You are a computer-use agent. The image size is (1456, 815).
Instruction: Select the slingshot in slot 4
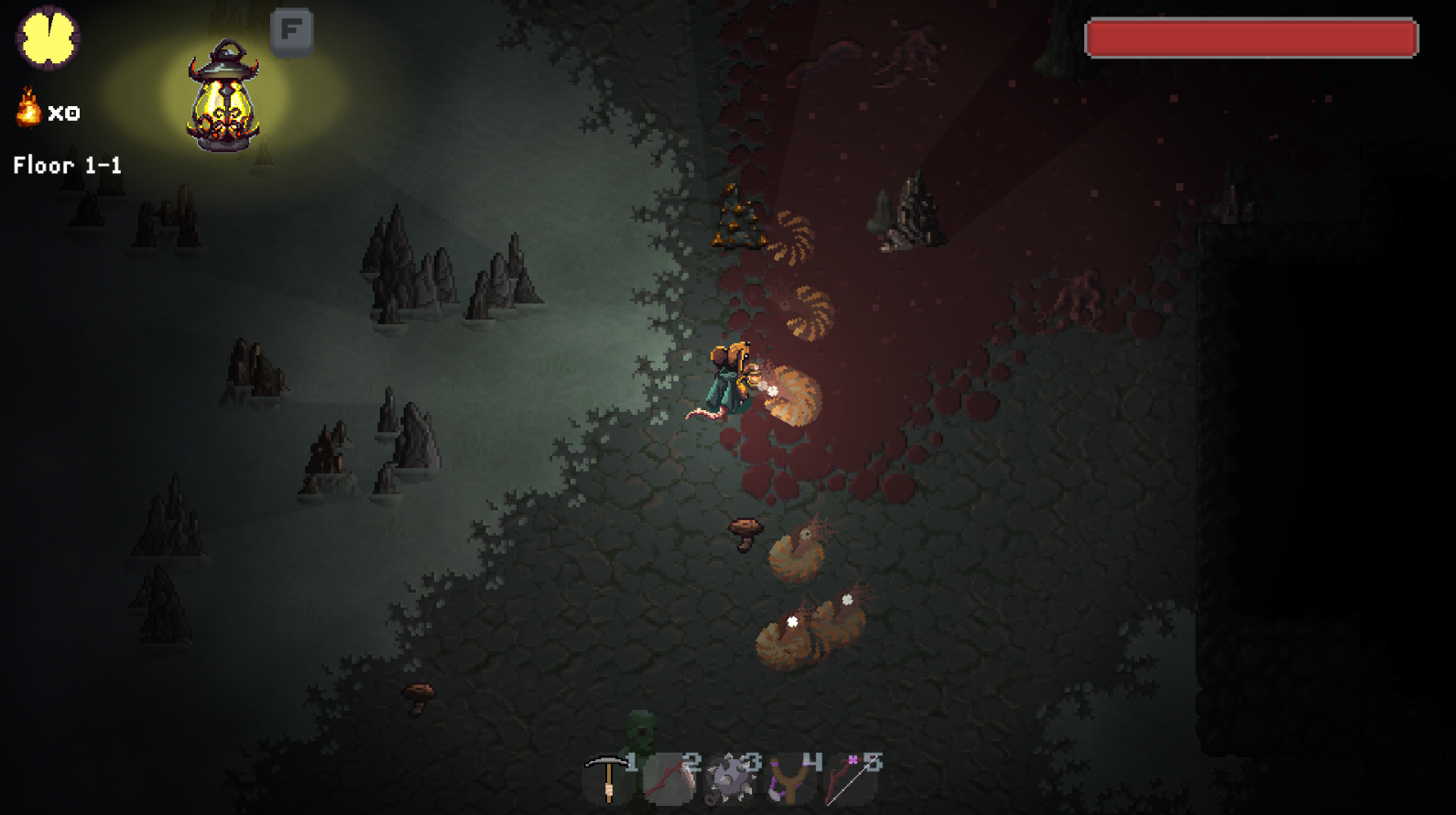791,779
